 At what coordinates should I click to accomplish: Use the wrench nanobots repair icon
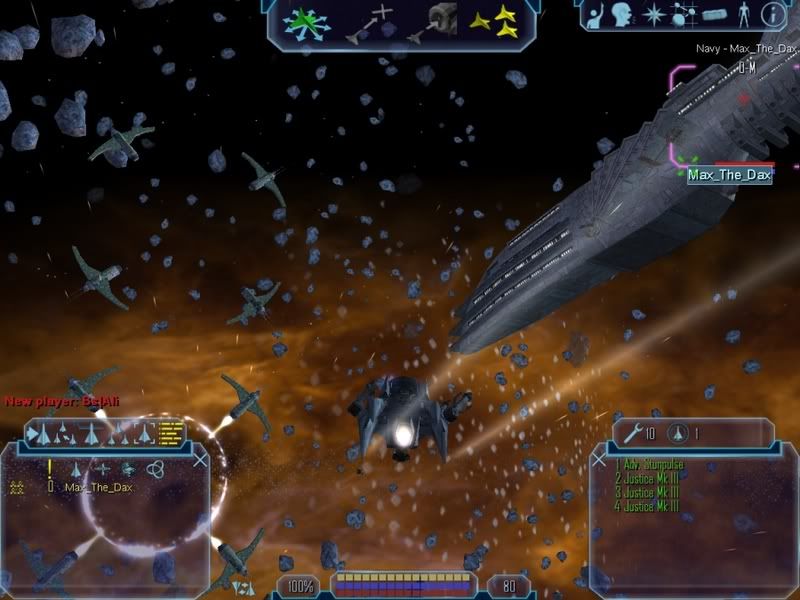(x=632, y=433)
